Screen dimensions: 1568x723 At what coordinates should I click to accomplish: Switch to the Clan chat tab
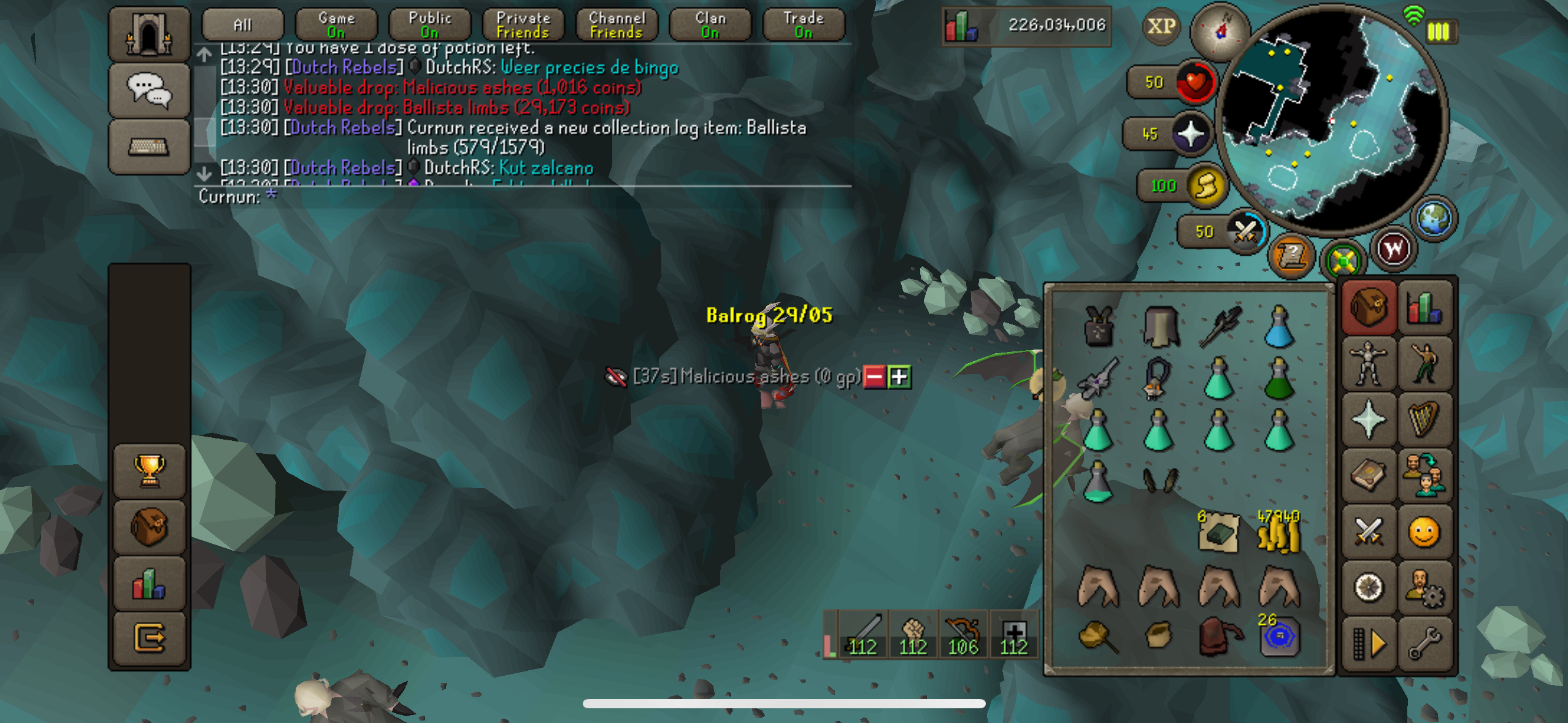click(x=710, y=25)
